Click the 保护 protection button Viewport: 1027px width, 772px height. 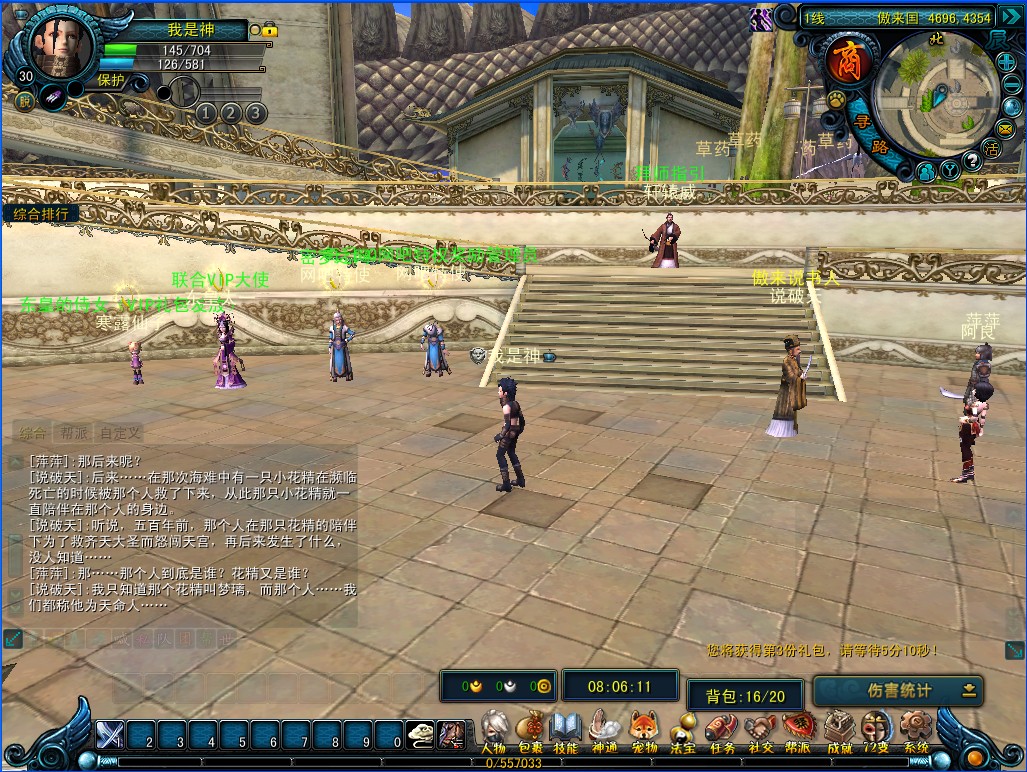[110, 81]
